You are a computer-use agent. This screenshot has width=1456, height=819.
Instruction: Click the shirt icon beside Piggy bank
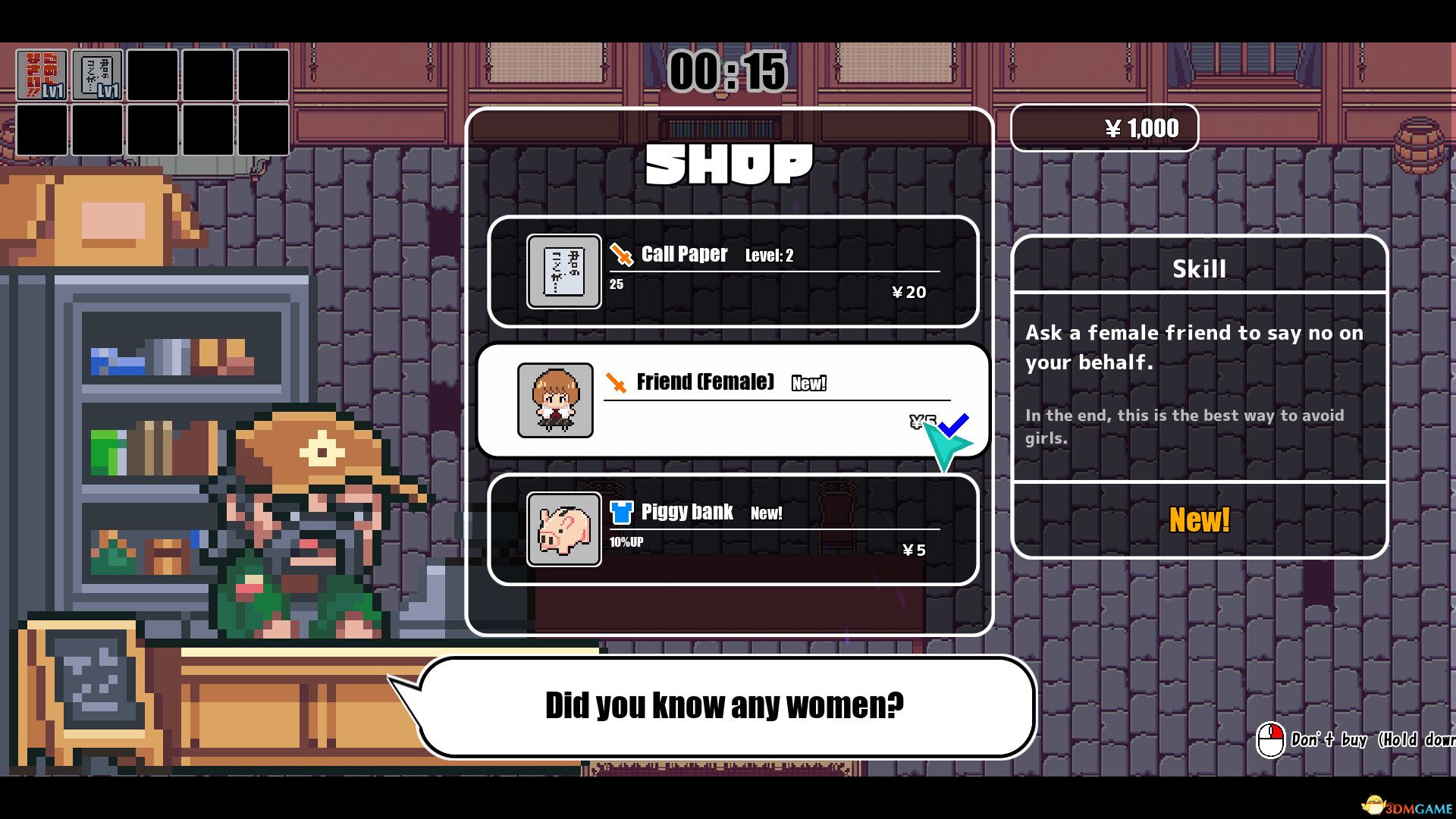click(620, 512)
